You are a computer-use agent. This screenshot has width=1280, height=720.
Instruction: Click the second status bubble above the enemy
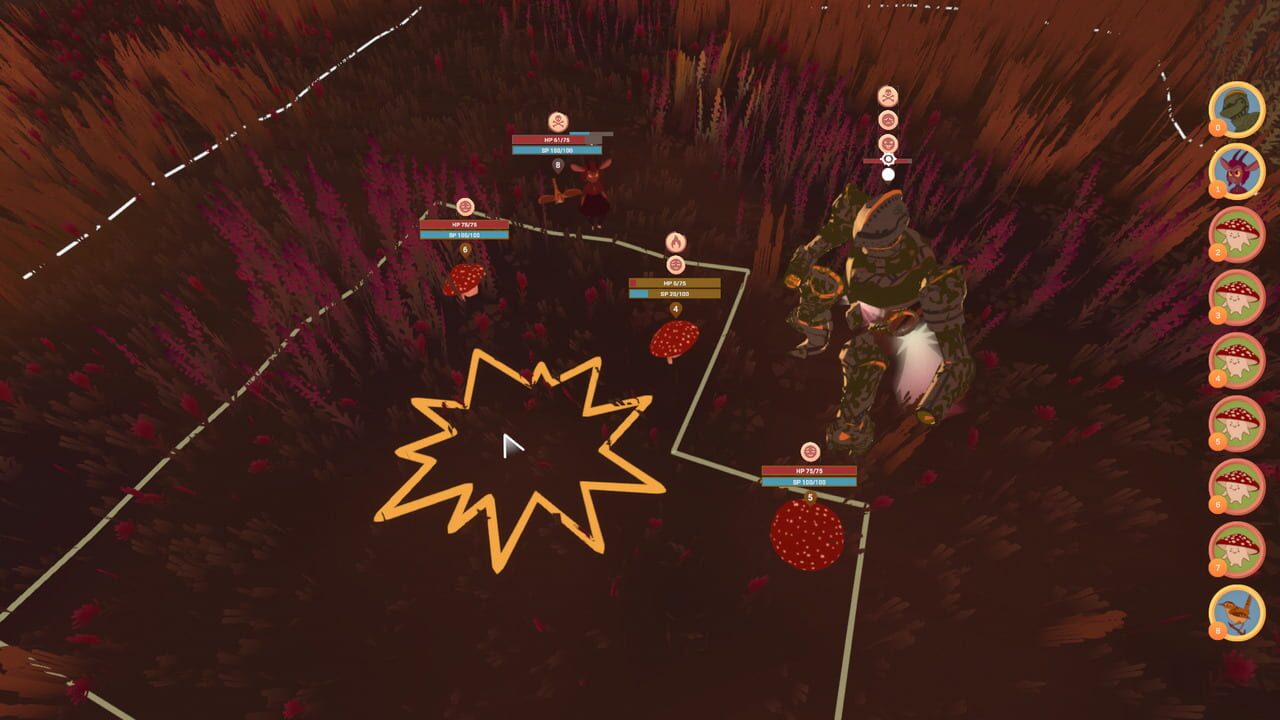click(x=888, y=119)
